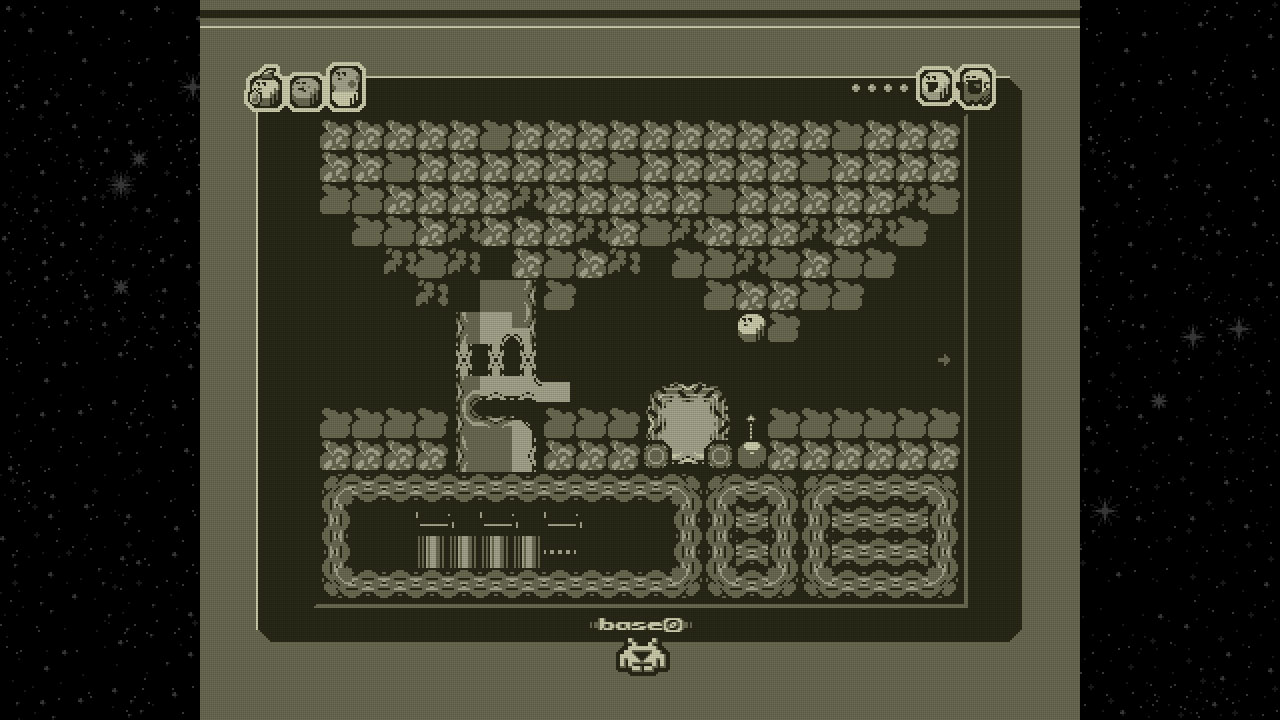The image size is (1280, 720).
Task: Toggle the first dot indicator next to the top-right portraits
Action: coord(855,88)
